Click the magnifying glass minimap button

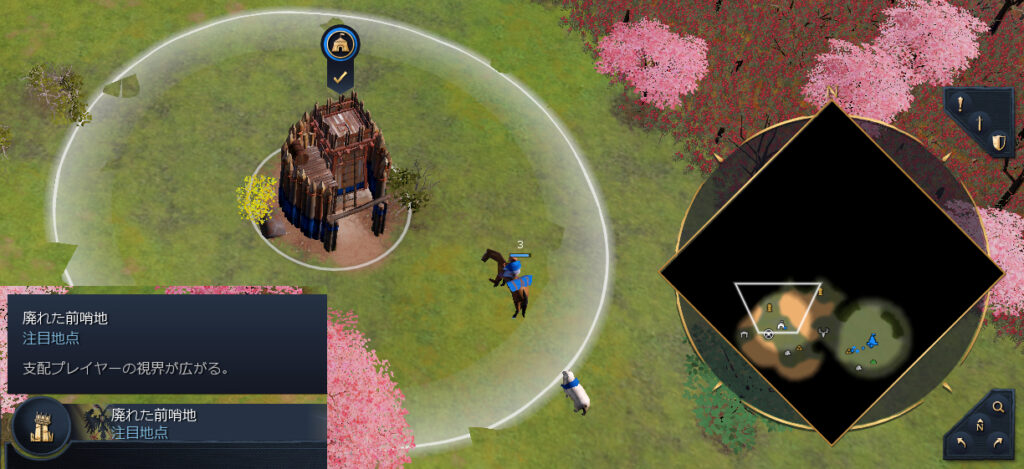pyautogui.click(x=998, y=406)
